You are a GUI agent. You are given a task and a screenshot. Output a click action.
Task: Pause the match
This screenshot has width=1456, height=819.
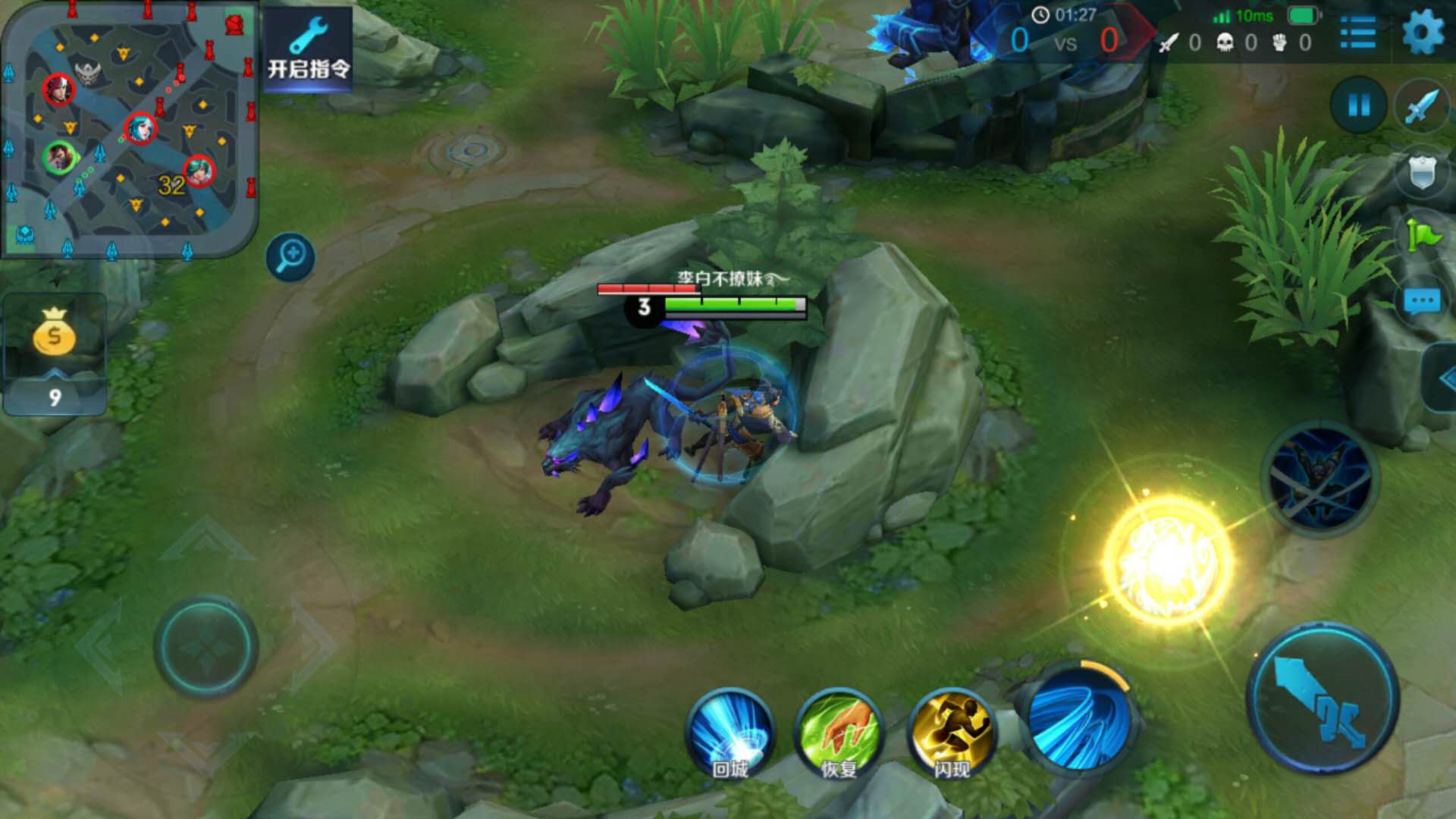pos(1358,105)
